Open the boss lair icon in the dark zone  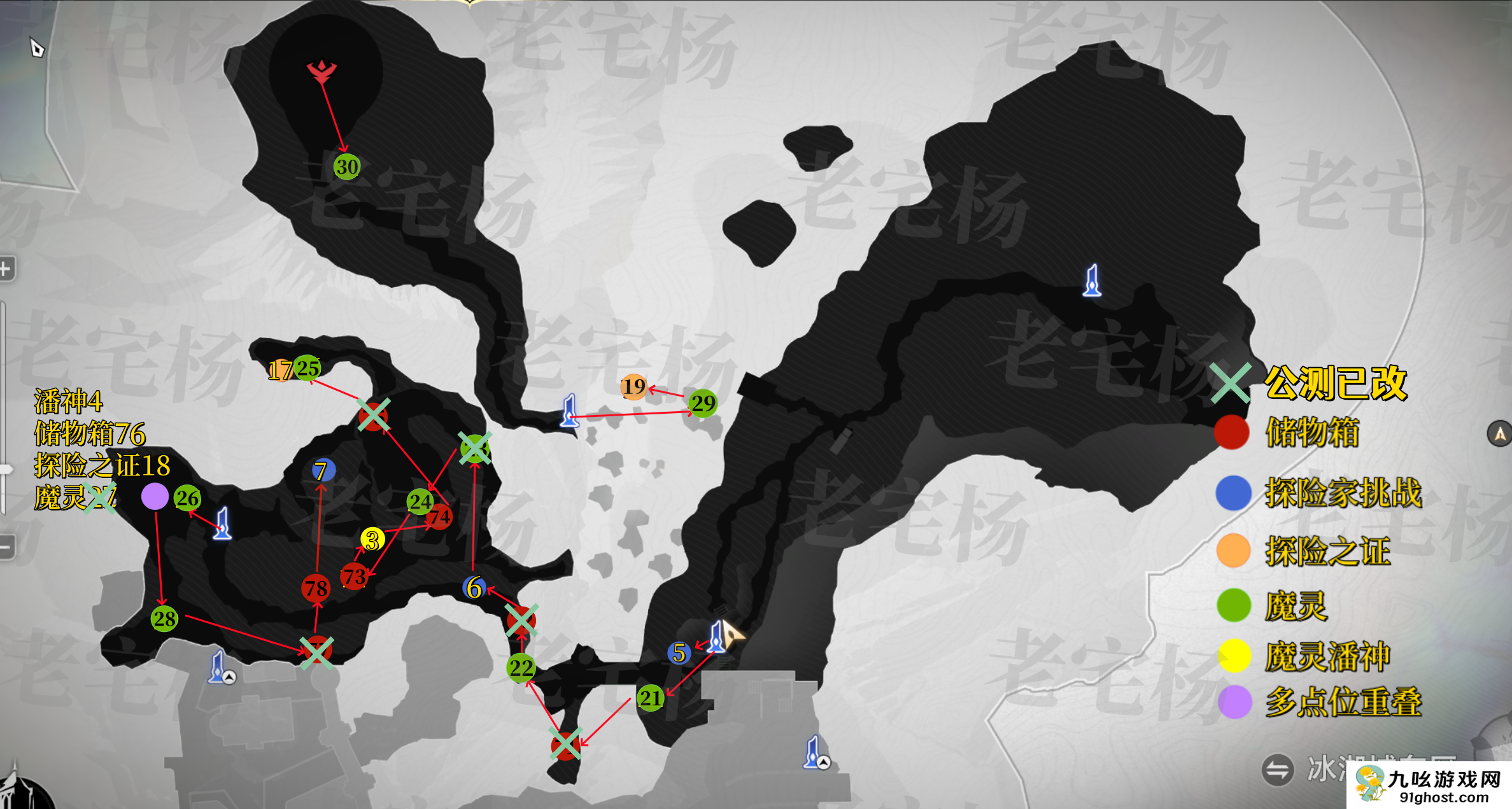point(321,71)
